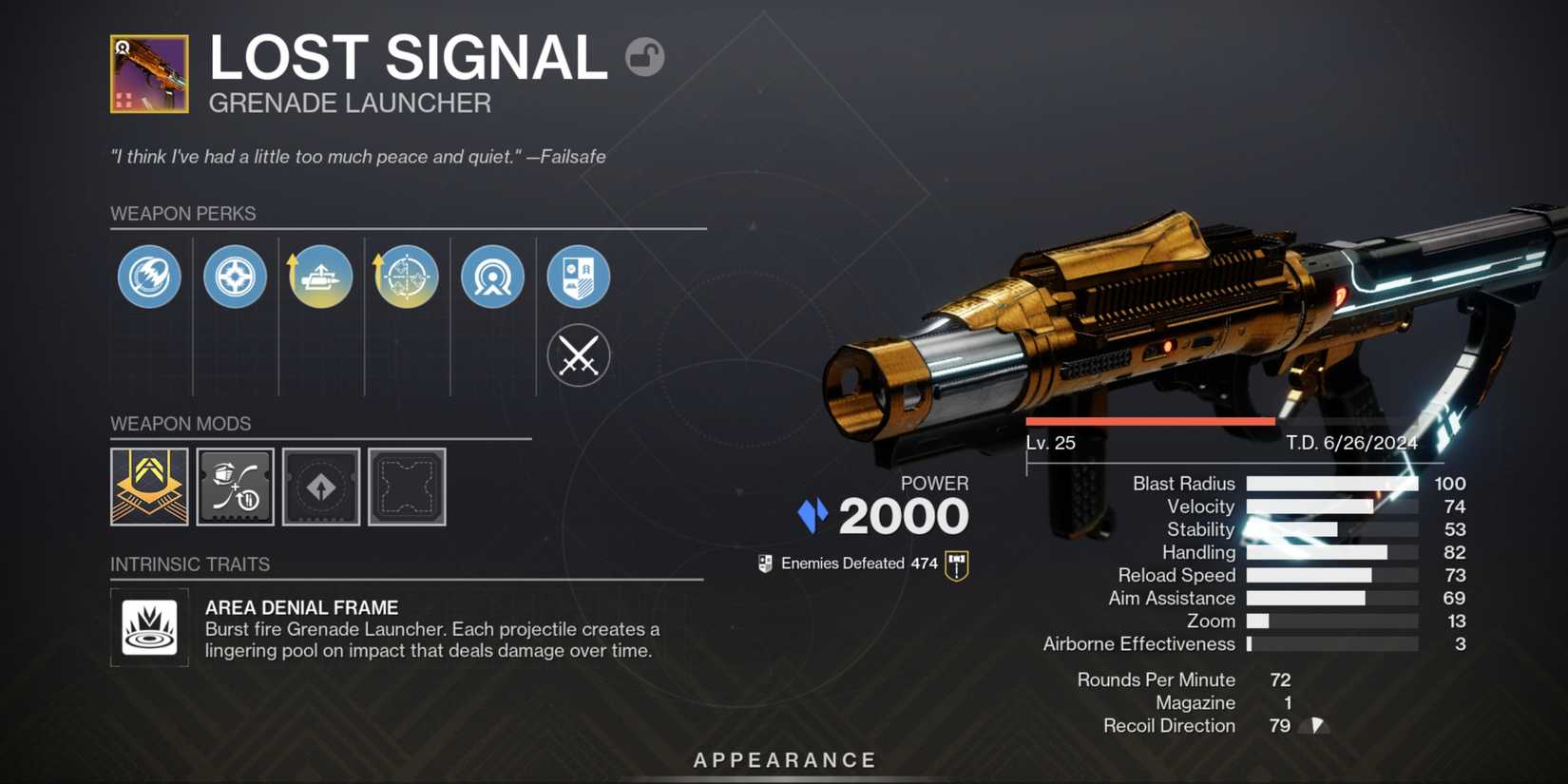Image resolution: width=1568 pixels, height=784 pixels.
Task: Select the third weapon mod socket
Action: point(320,487)
